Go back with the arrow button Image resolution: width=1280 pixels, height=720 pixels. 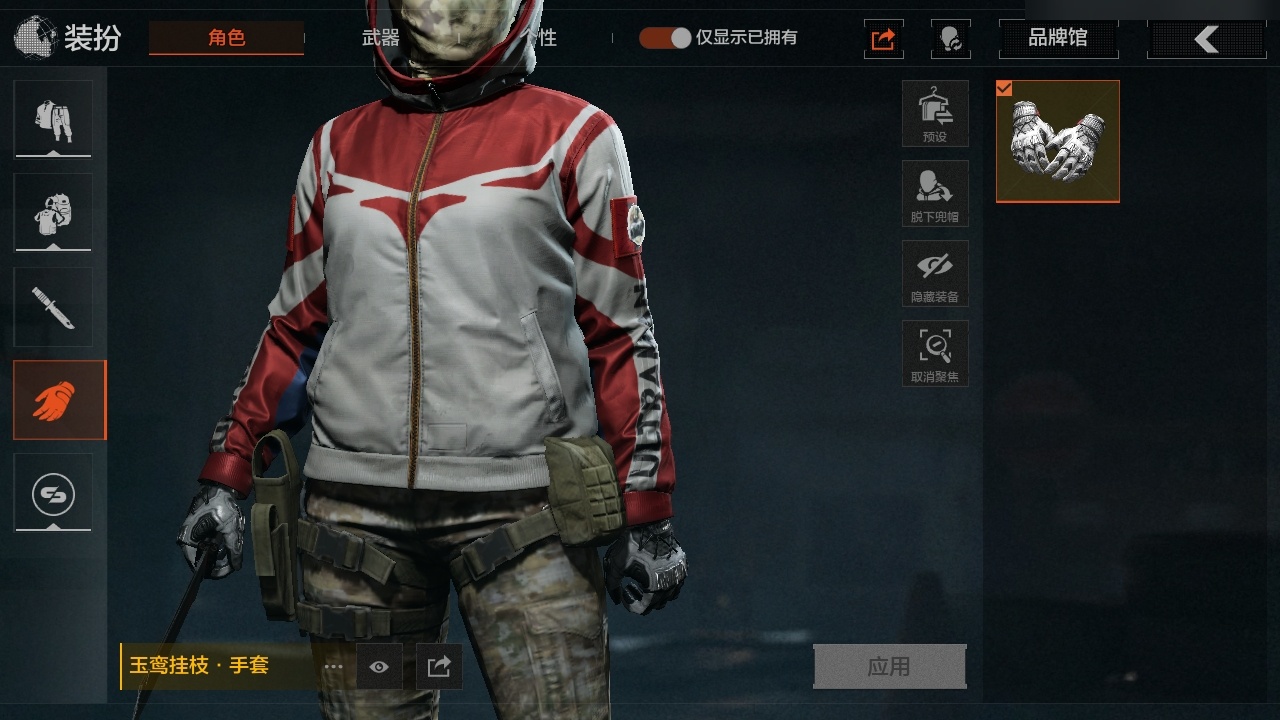click(1207, 39)
